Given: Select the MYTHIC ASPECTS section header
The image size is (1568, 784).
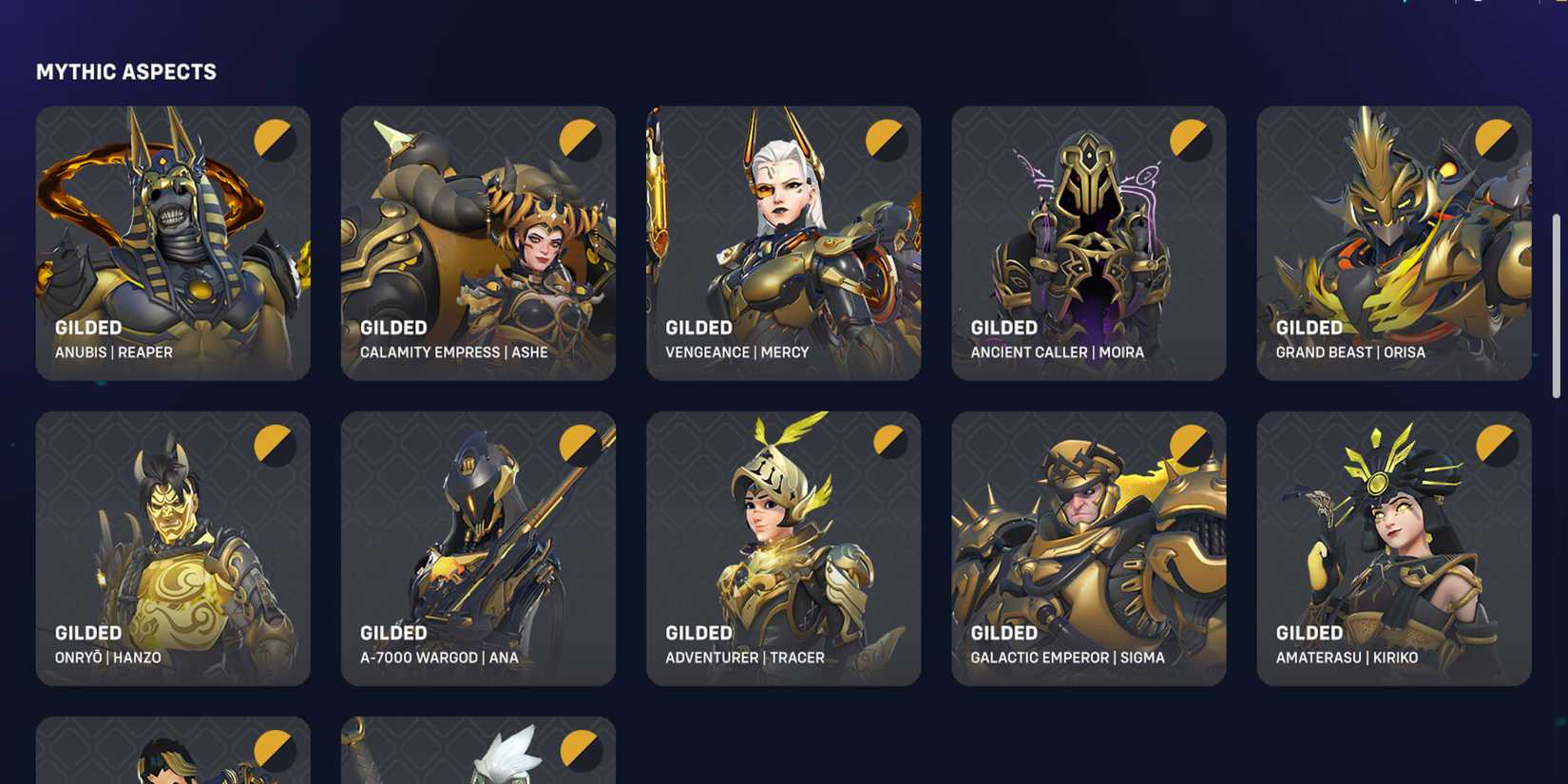Looking at the screenshot, I should coord(126,71).
